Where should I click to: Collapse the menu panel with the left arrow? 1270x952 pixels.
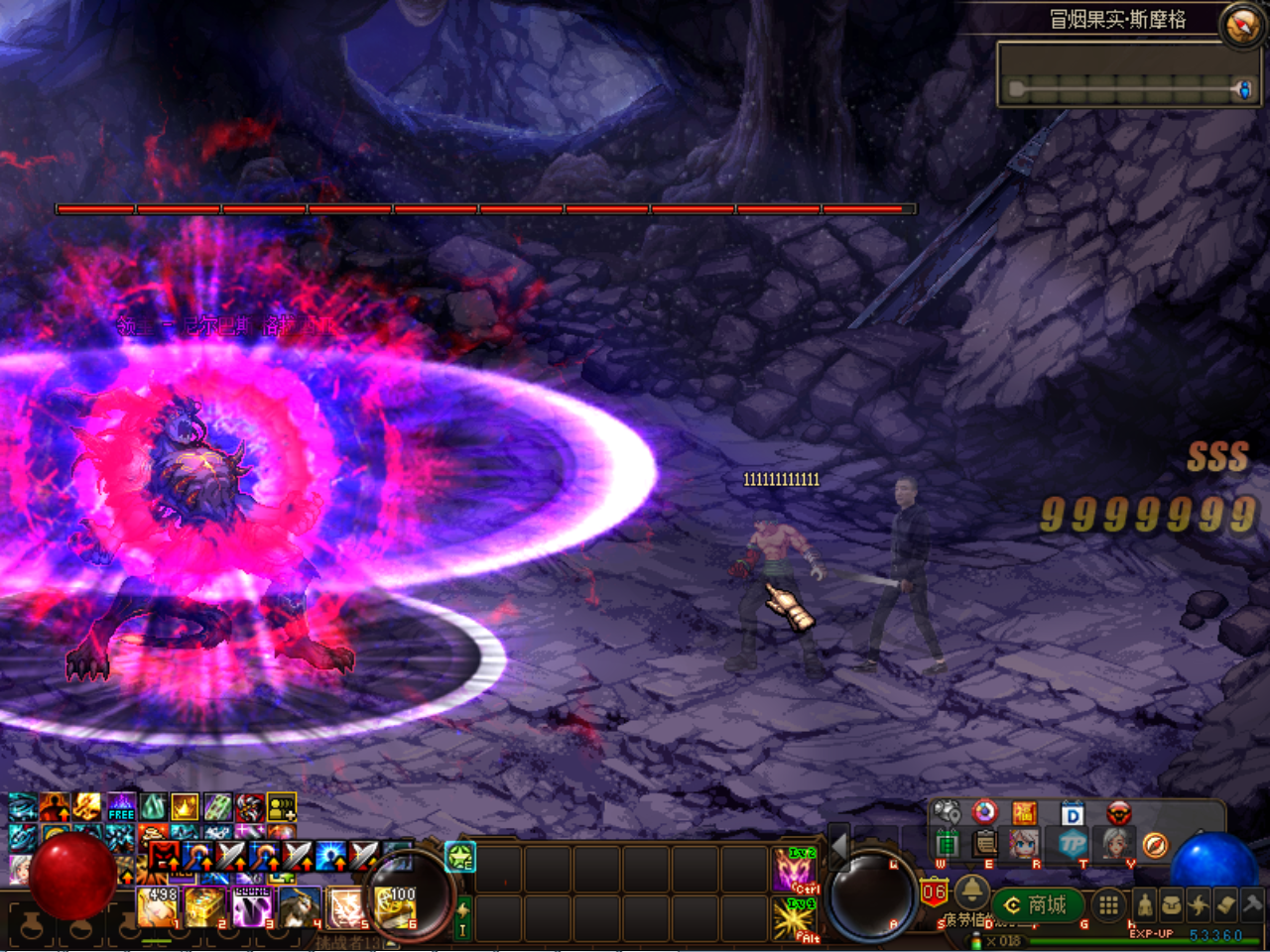(839, 846)
